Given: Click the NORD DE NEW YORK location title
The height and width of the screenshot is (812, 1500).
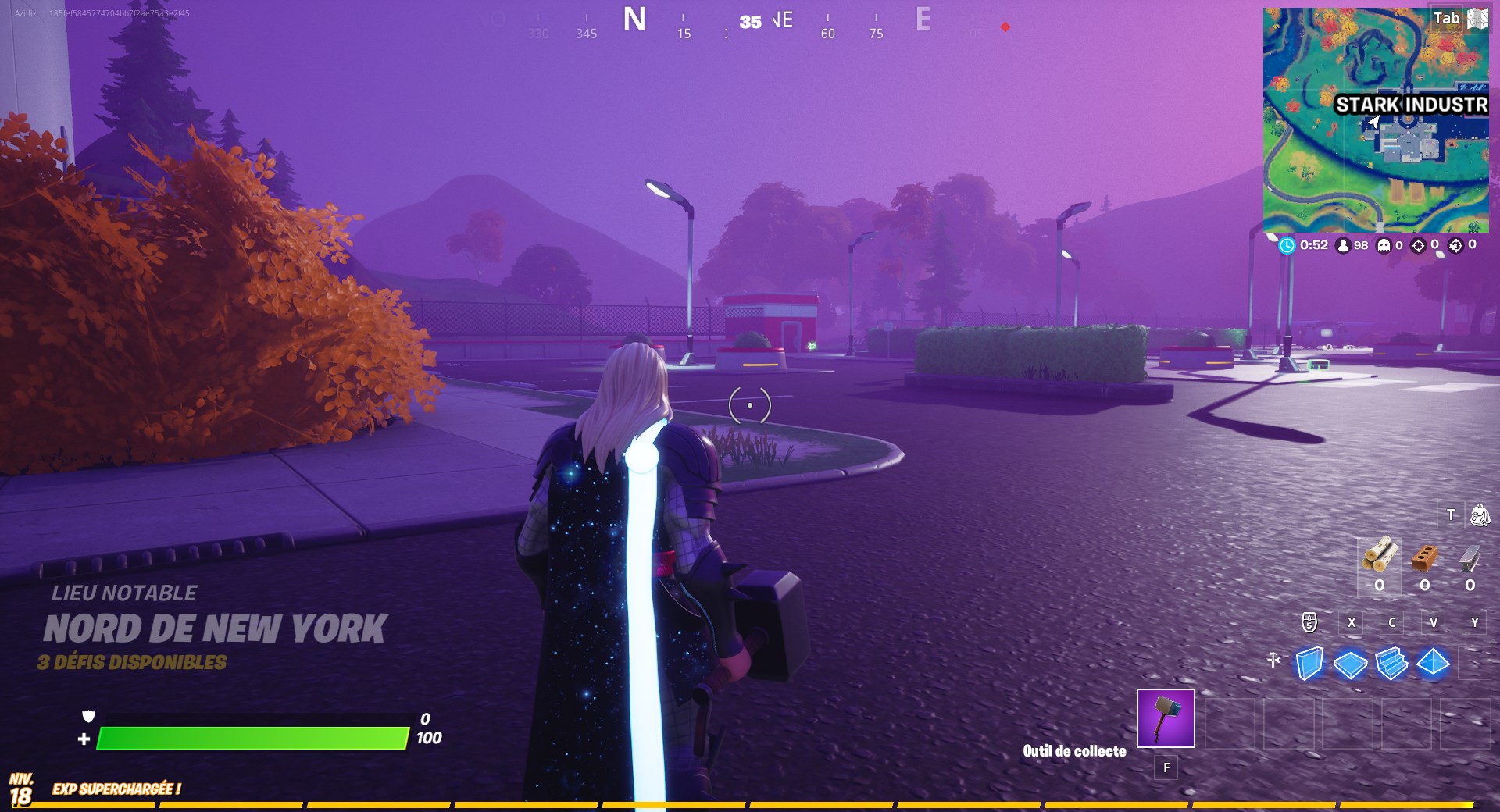Looking at the screenshot, I should pyautogui.click(x=215, y=625).
